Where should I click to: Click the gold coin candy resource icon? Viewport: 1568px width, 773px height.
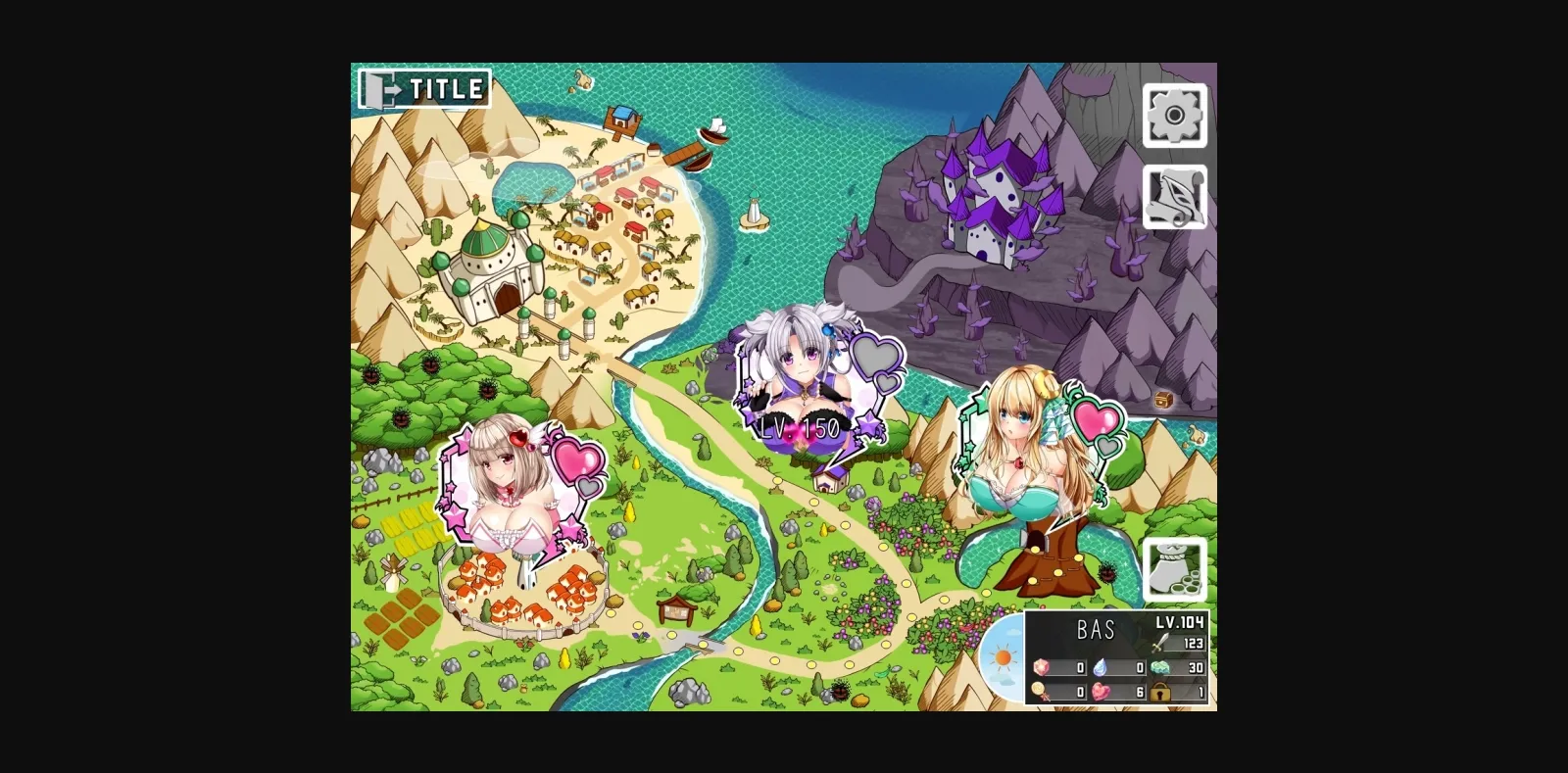[1041, 691]
